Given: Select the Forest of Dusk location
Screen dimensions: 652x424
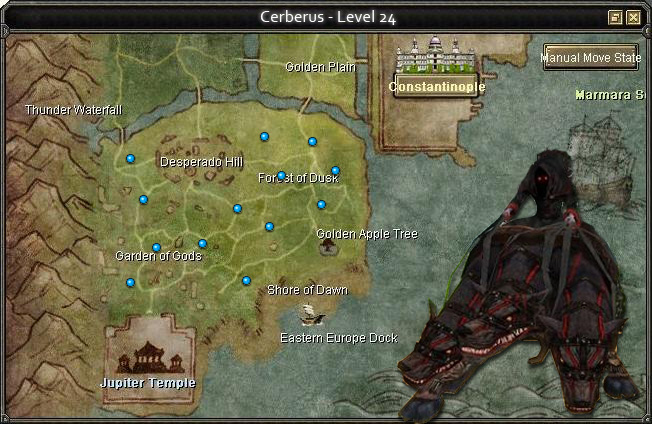Looking at the screenshot, I should point(298,178).
